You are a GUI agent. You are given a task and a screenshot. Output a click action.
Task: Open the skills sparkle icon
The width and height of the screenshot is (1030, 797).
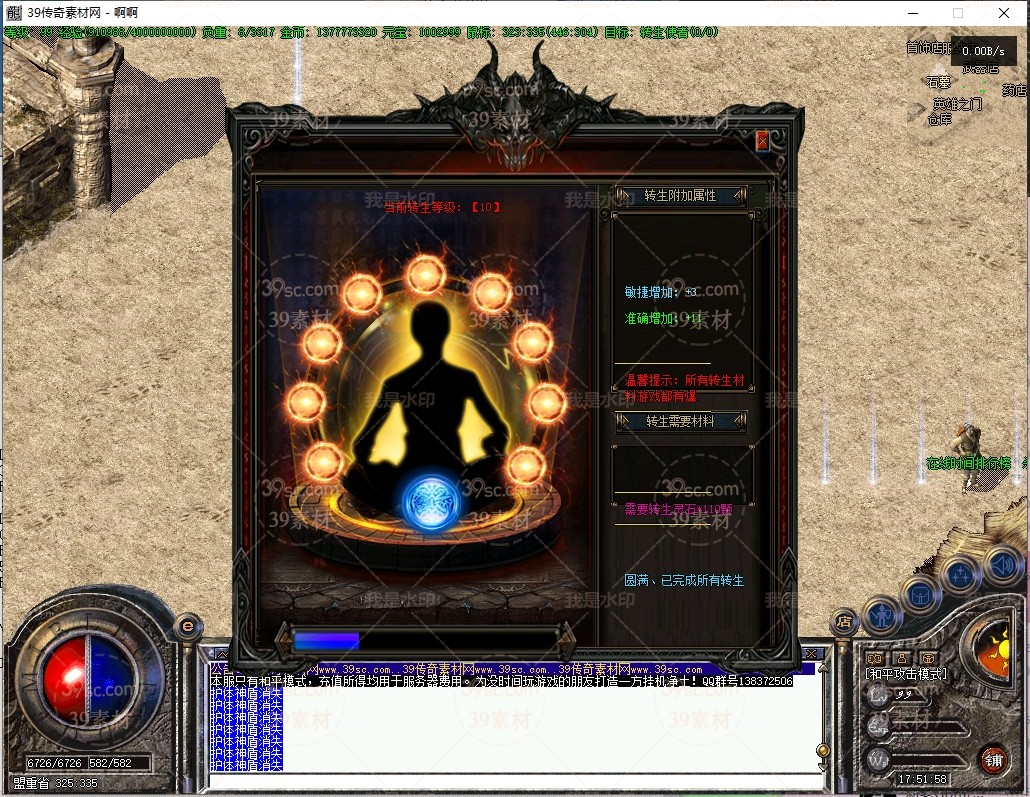pos(960,575)
